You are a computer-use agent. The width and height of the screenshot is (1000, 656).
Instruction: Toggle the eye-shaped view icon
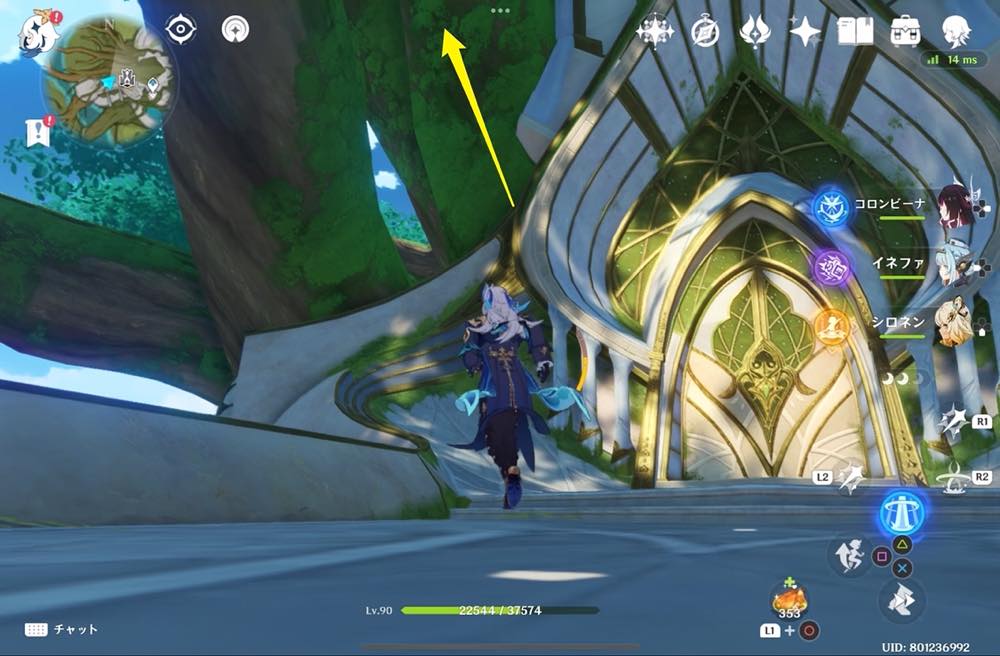(x=180, y=29)
